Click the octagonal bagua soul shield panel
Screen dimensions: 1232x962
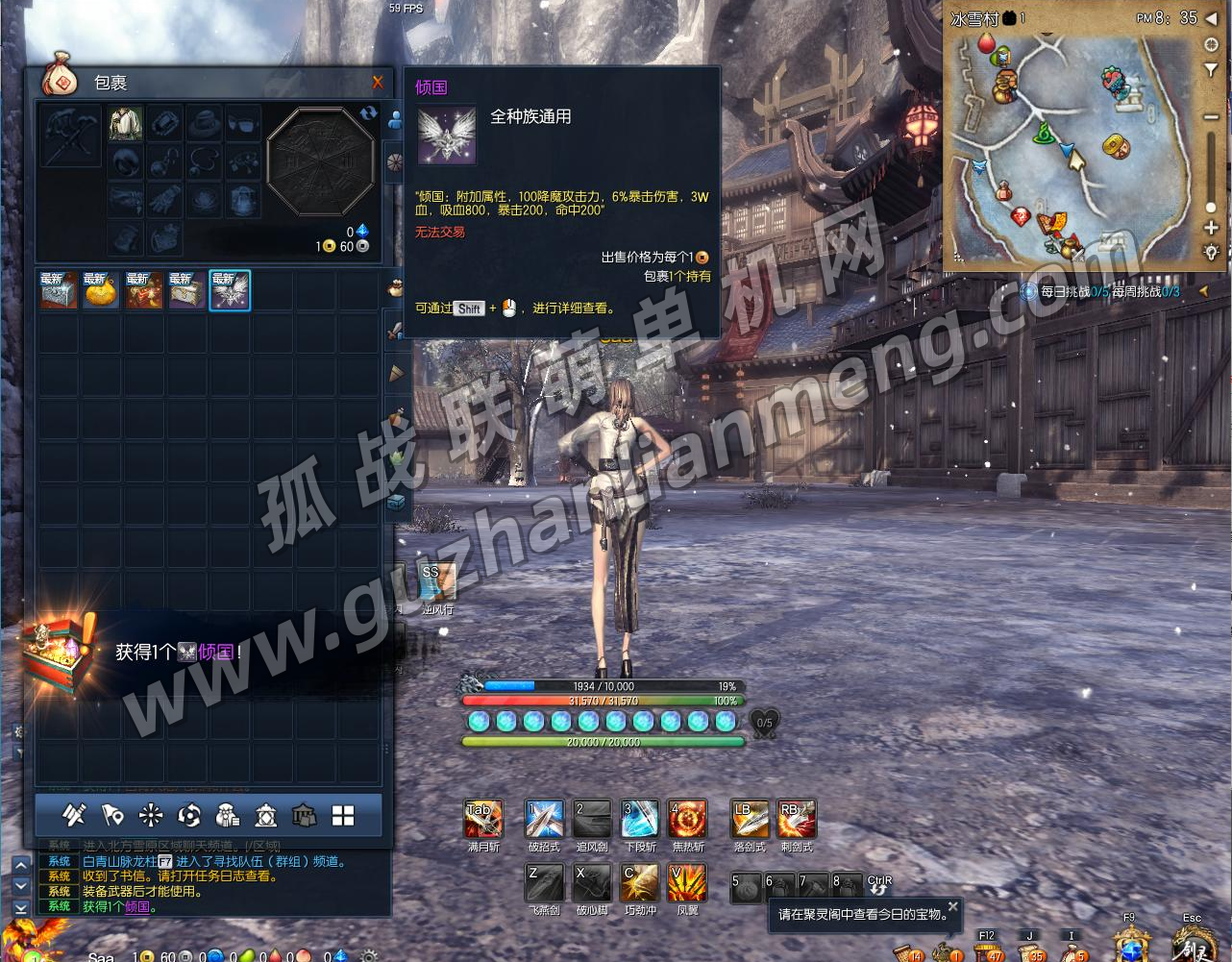pyautogui.click(x=319, y=161)
